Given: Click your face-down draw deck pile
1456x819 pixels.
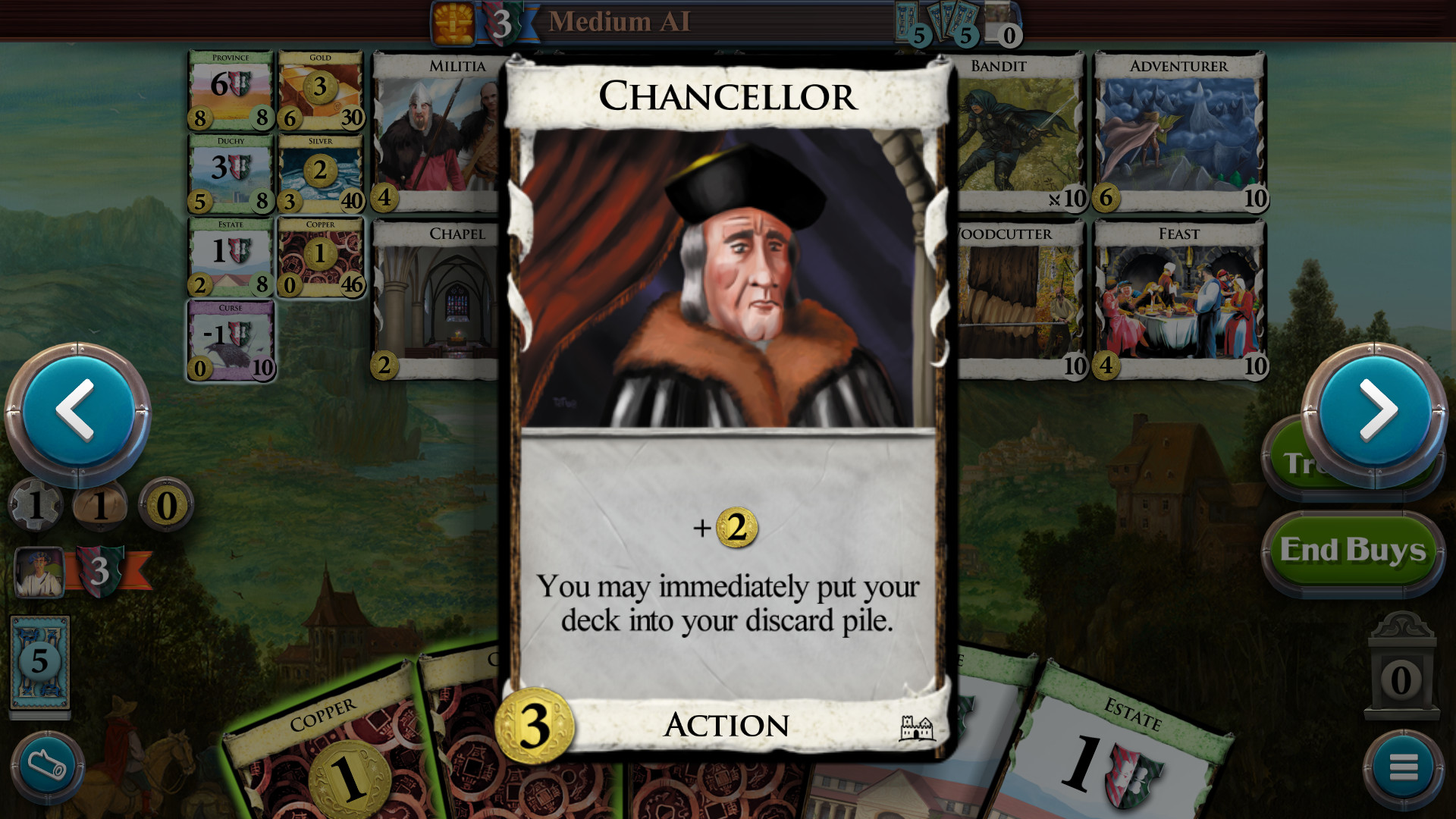Looking at the screenshot, I should tap(42, 660).
